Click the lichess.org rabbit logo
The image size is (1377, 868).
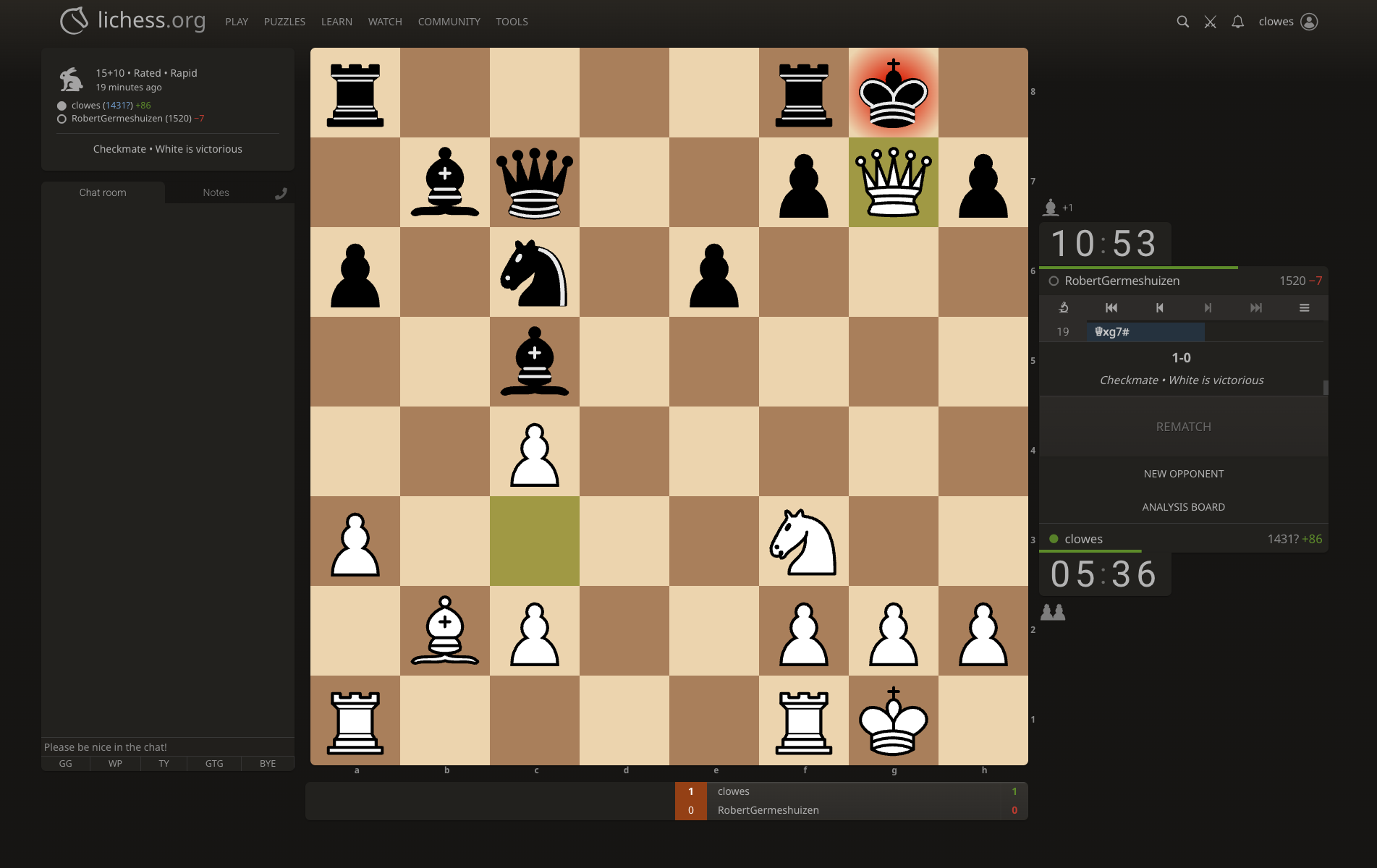(73, 21)
